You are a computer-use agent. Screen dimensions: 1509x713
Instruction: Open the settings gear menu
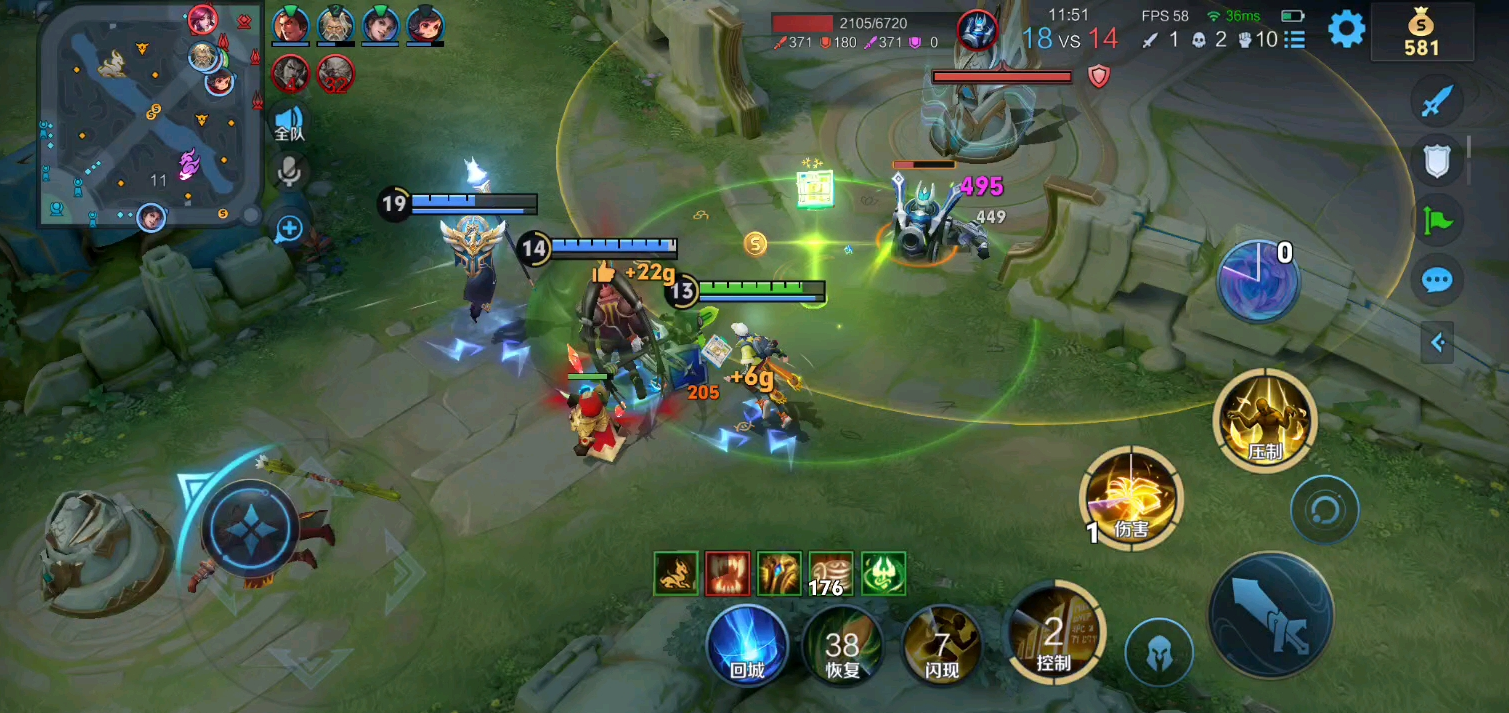pos(1346,29)
